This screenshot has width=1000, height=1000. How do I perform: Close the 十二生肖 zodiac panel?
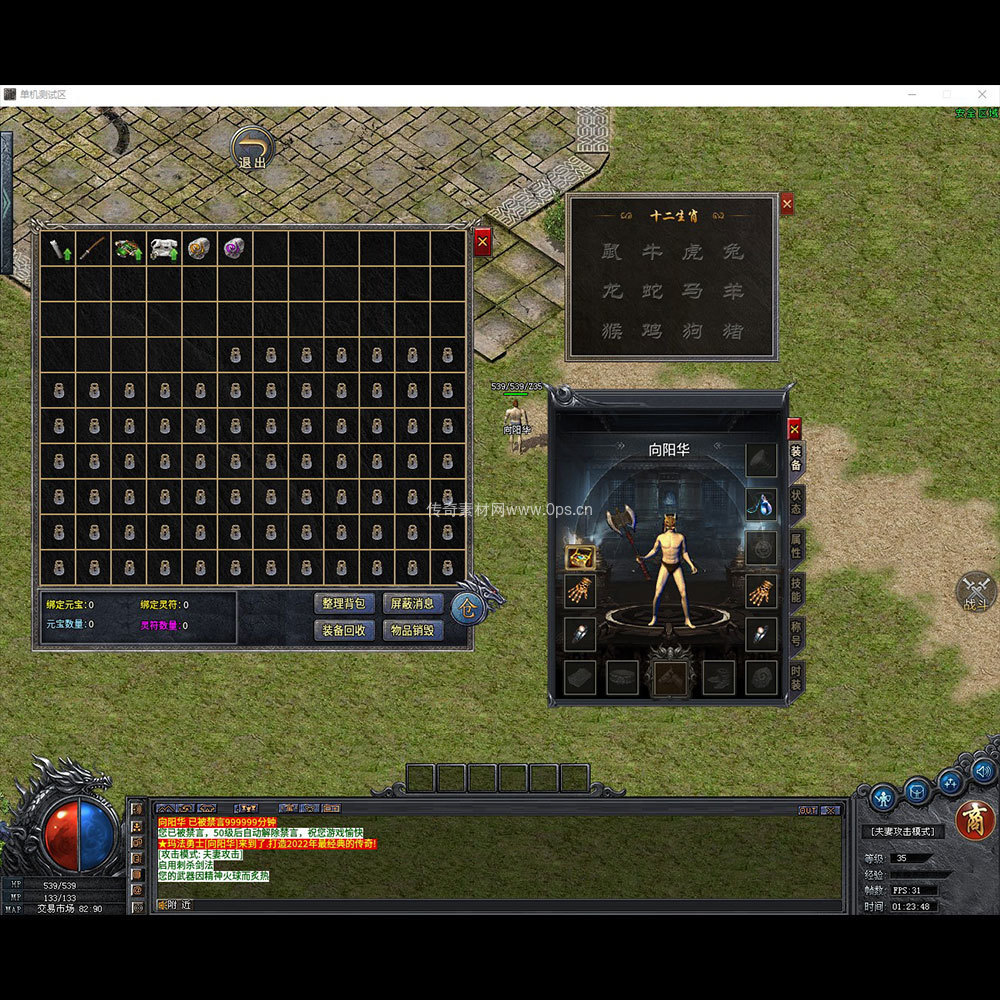point(786,204)
